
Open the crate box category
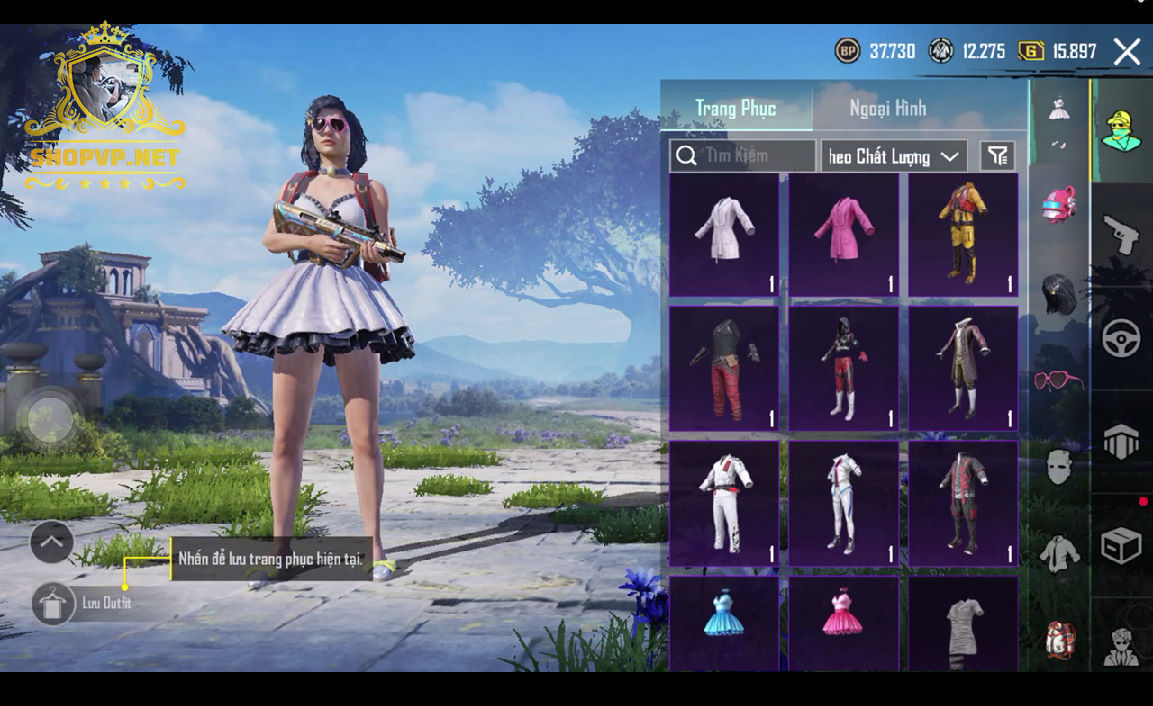coord(1121,546)
